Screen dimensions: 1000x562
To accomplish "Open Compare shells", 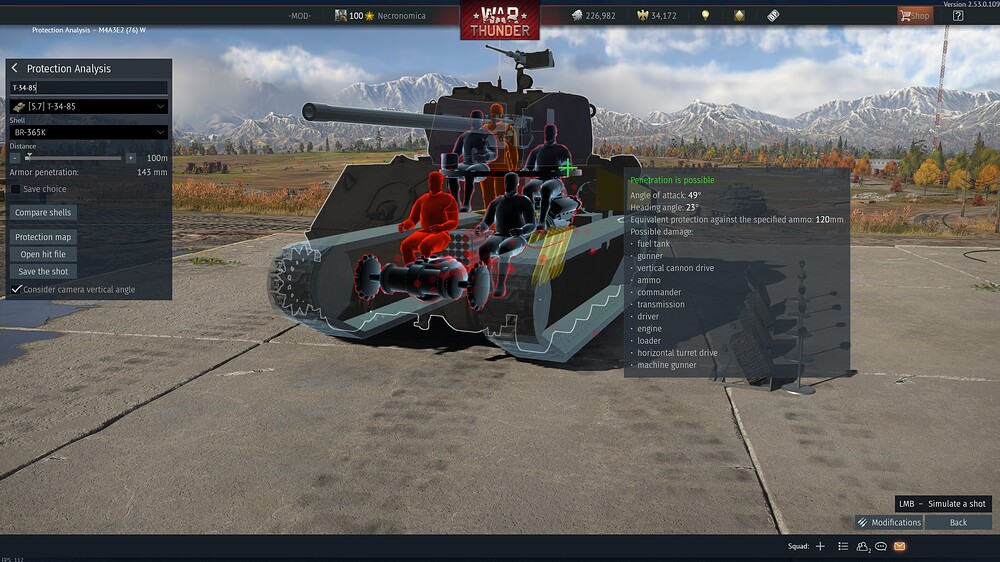I will coord(44,213).
